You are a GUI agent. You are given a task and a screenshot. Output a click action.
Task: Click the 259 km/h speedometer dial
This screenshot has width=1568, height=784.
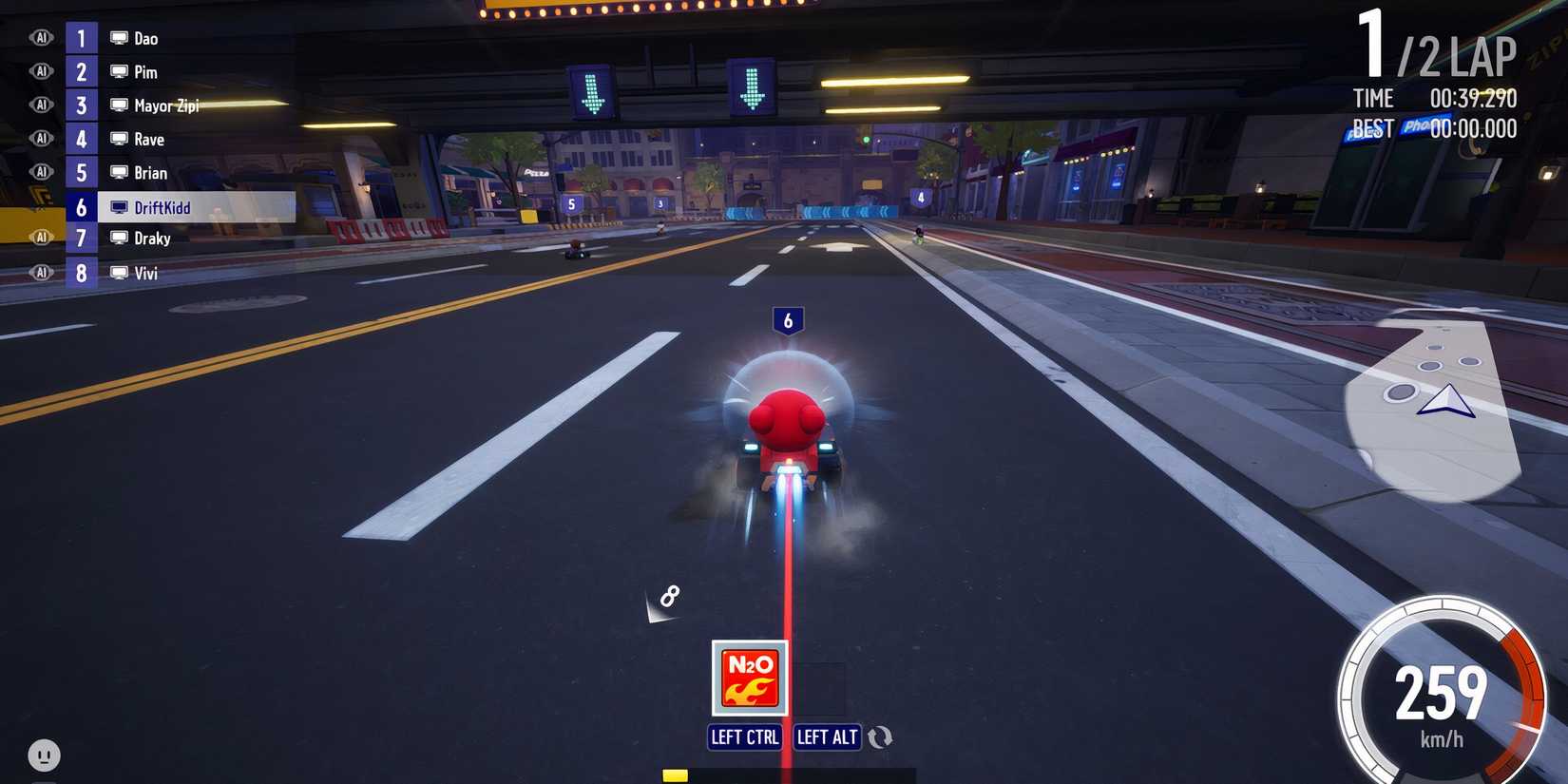[x=1440, y=686]
